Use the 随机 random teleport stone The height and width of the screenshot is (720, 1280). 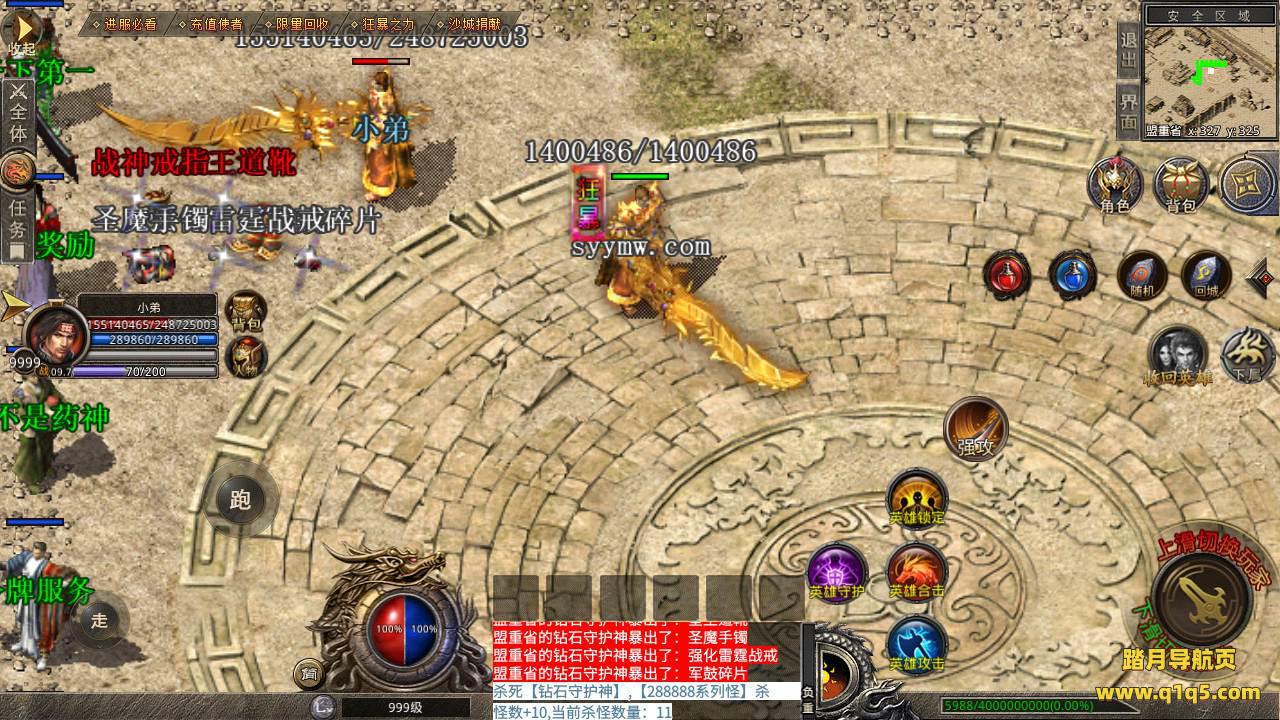point(1140,276)
